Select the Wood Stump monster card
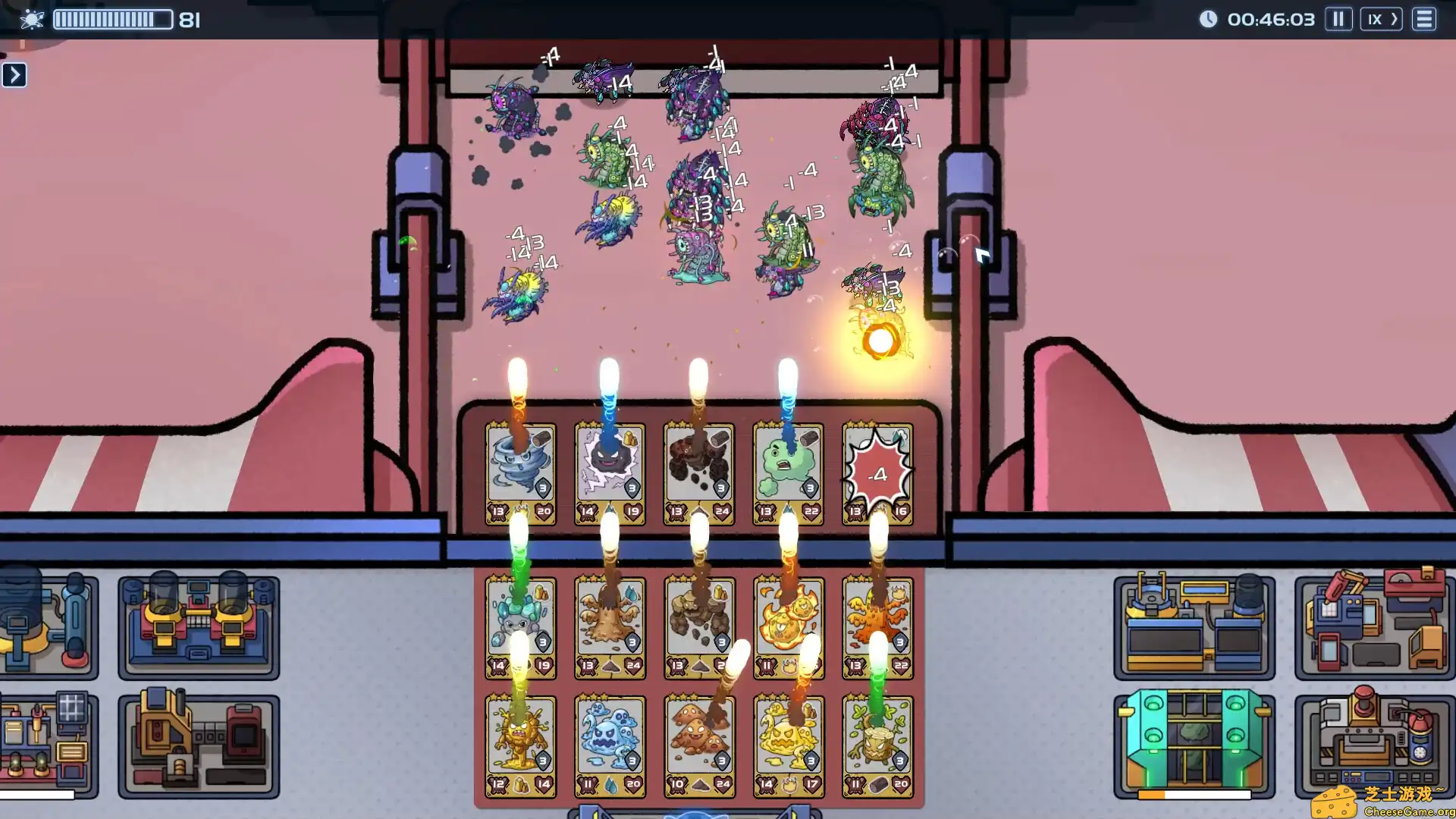1456x819 pixels. pyautogui.click(x=877, y=739)
